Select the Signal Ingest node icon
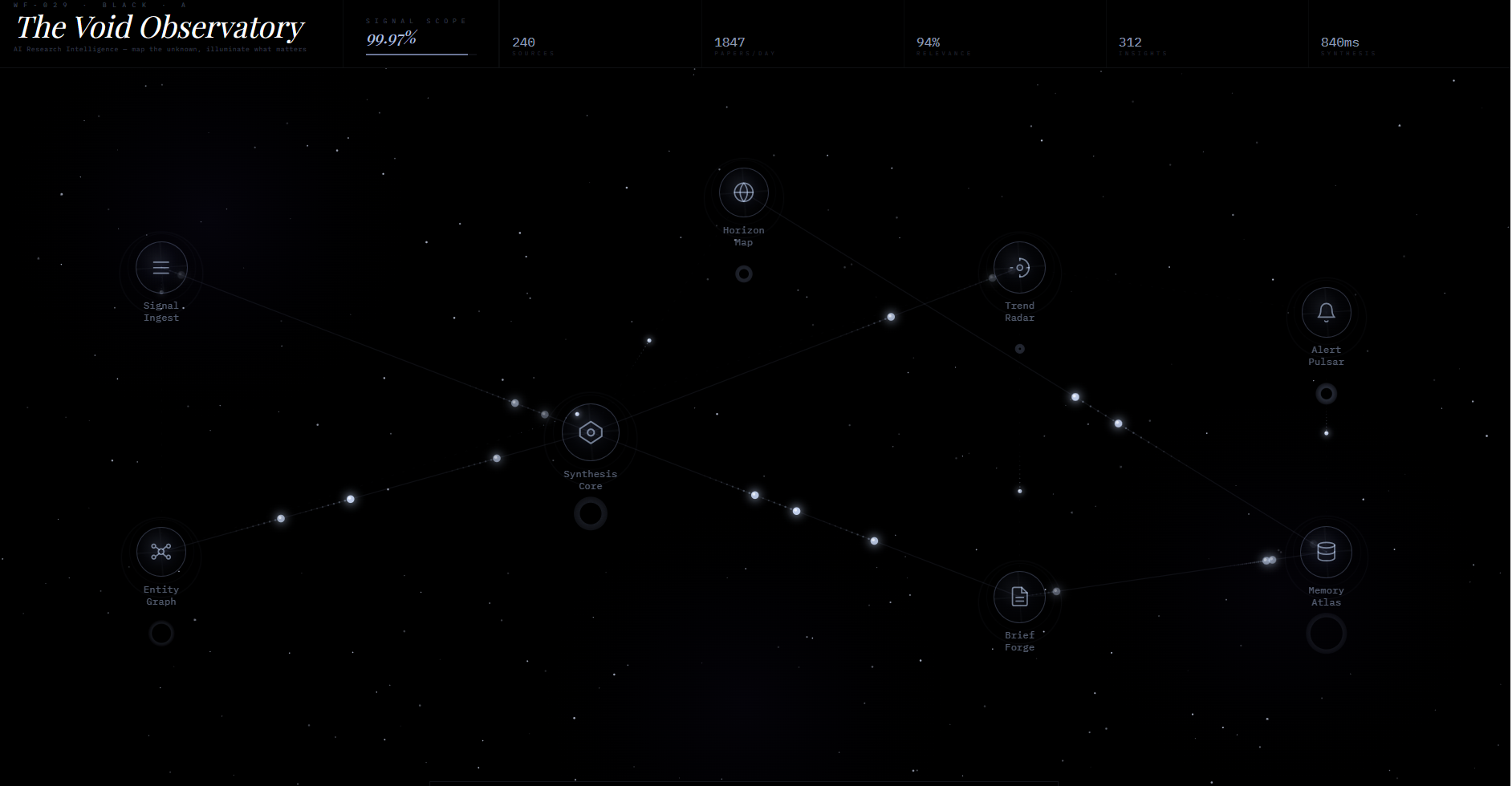 pyautogui.click(x=161, y=267)
